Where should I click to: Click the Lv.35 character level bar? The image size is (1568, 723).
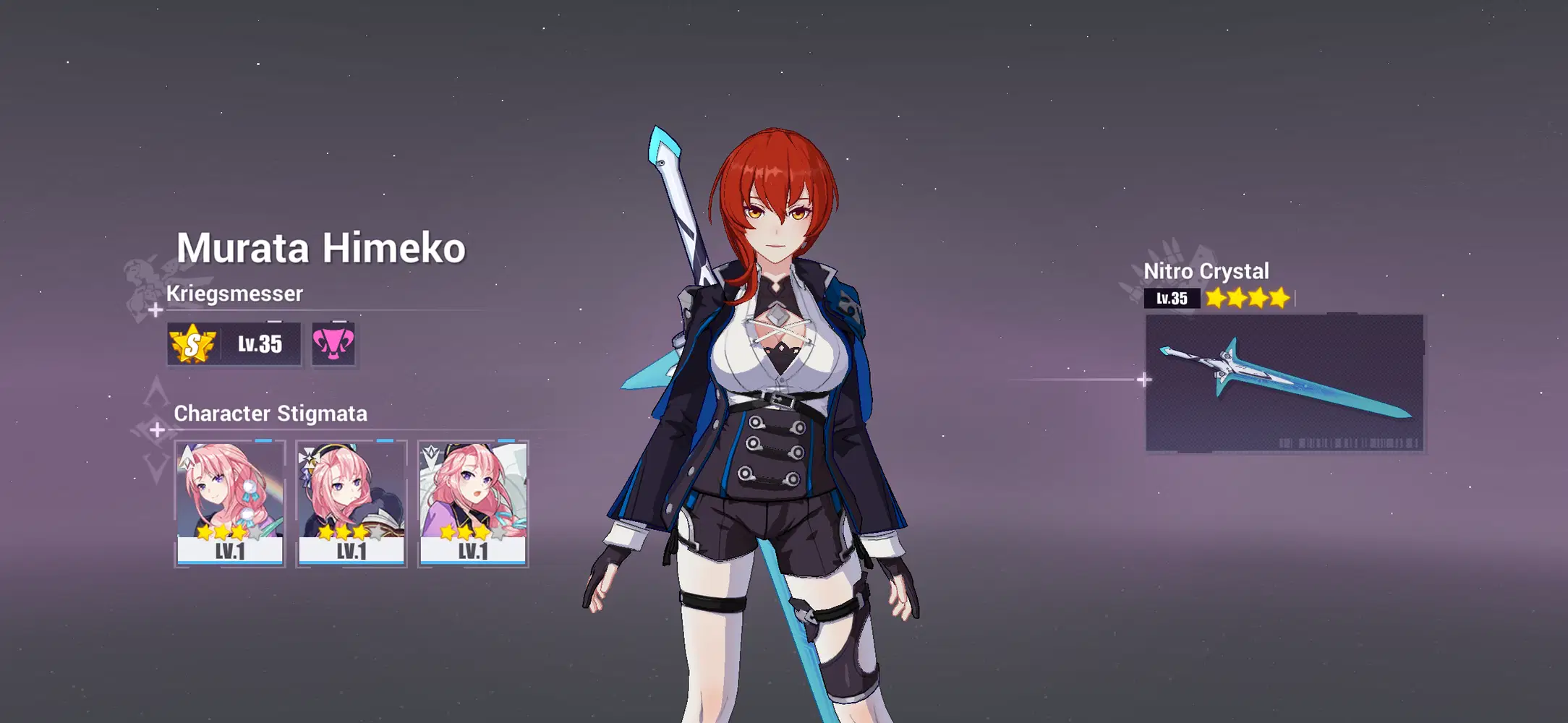260,345
